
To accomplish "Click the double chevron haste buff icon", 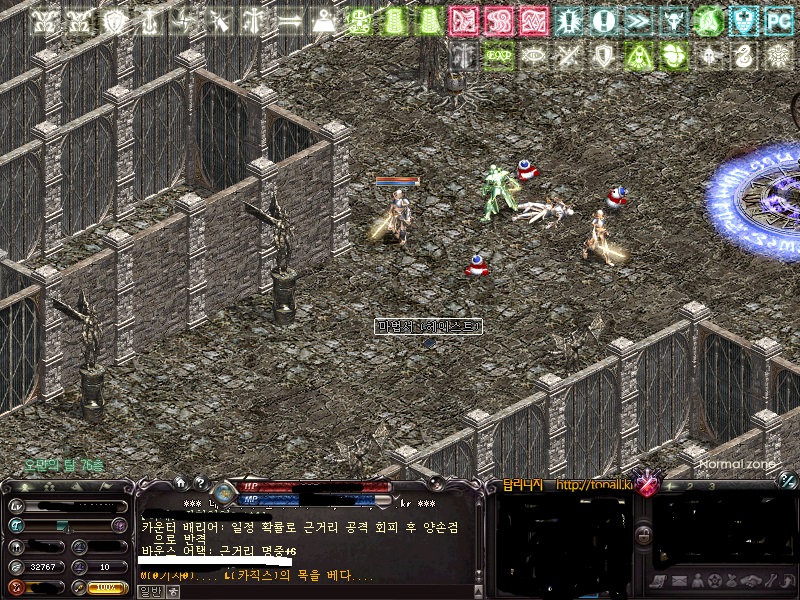I will coord(638,20).
